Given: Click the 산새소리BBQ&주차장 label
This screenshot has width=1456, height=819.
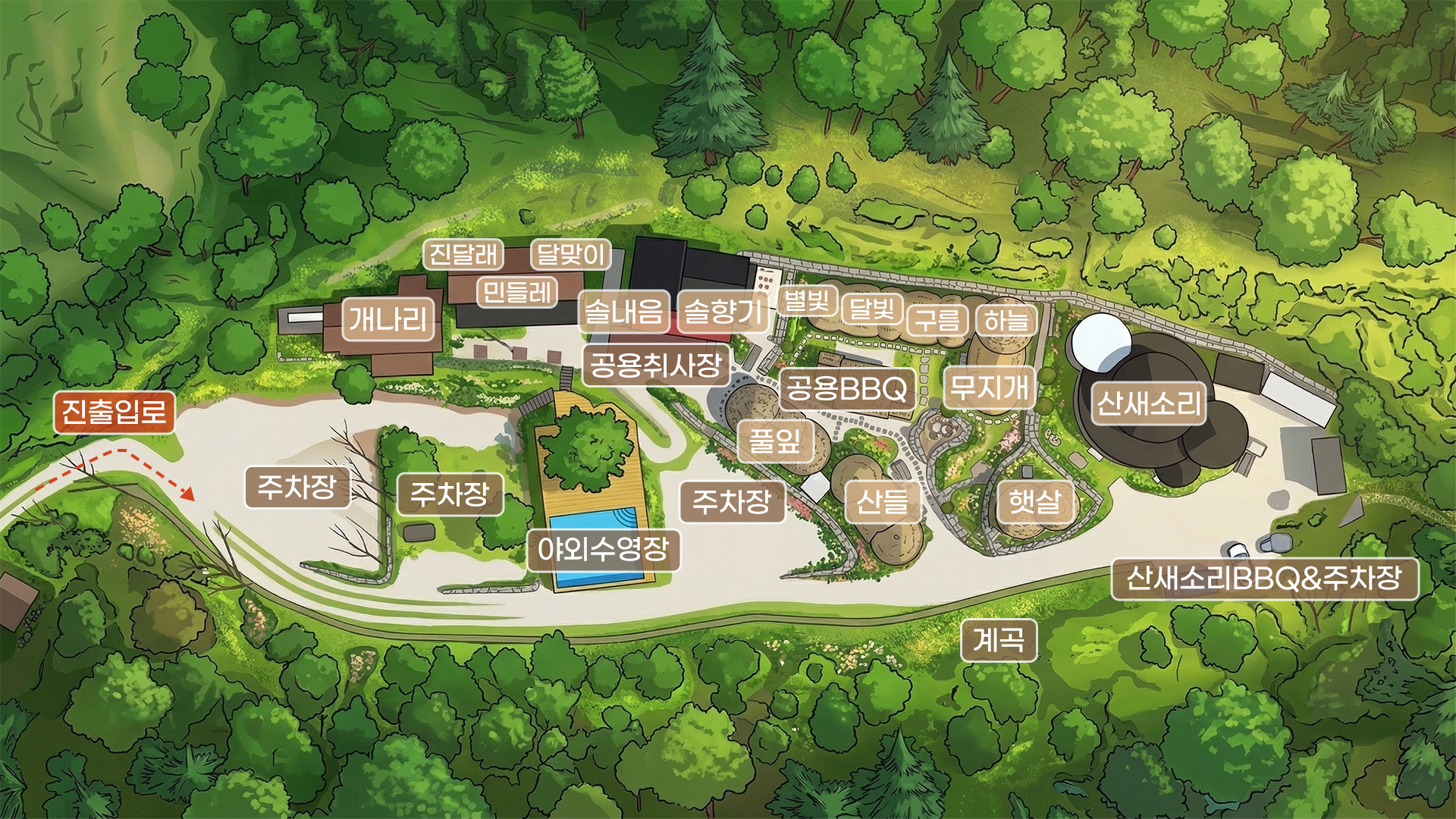Looking at the screenshot, I should coord(1264,579).
